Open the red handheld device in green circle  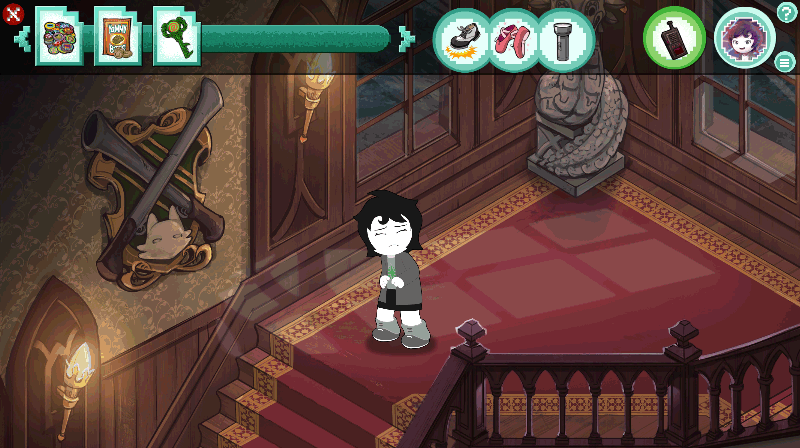coord(674,39)
